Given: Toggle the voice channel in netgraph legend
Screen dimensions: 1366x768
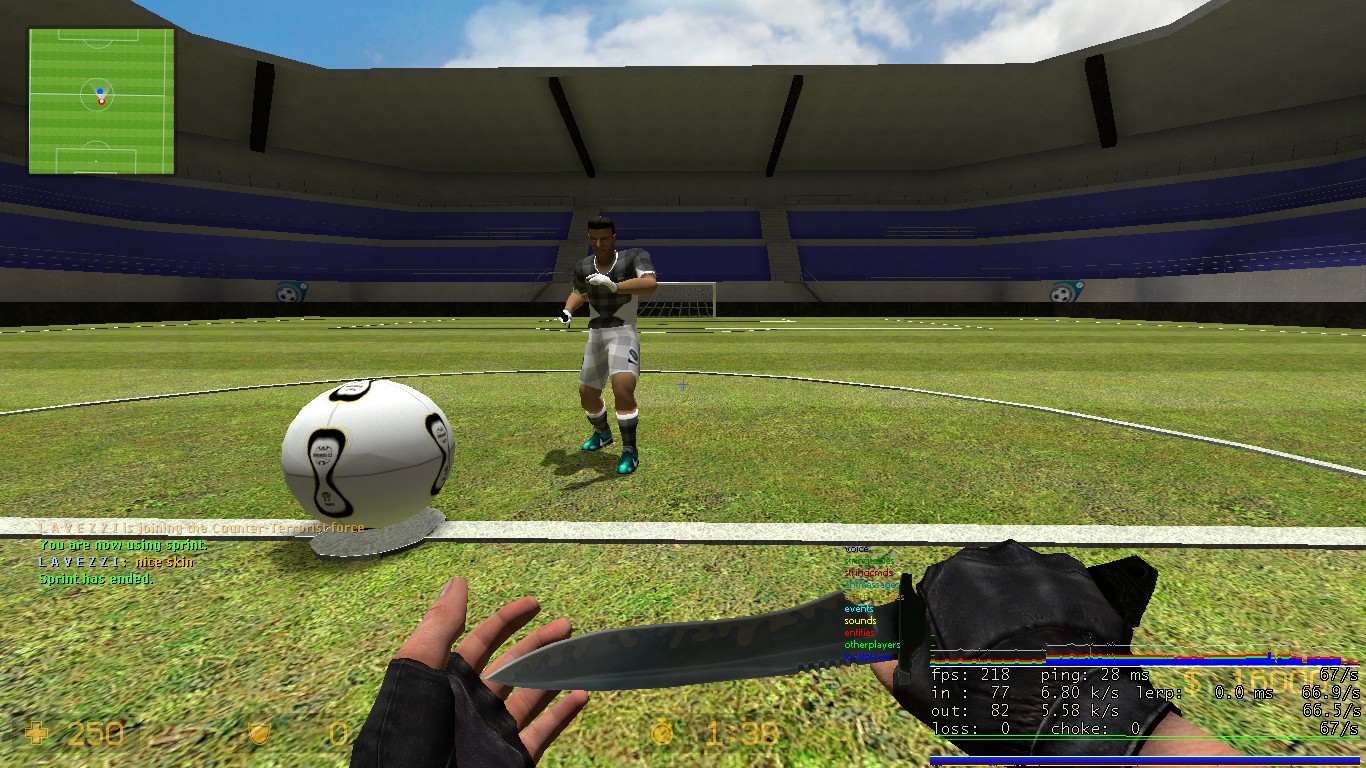Looking at the screenshot, I should 856,549.
